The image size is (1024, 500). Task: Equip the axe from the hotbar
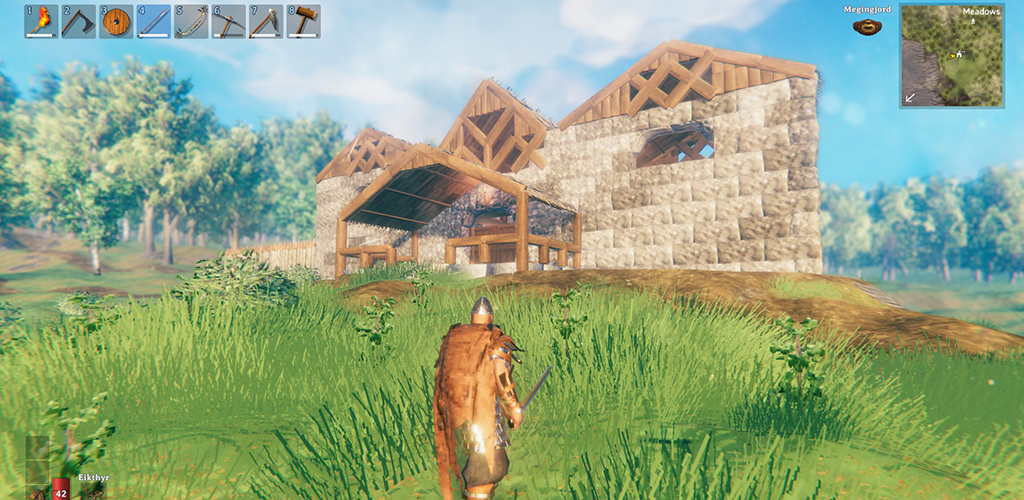(78, 21)
